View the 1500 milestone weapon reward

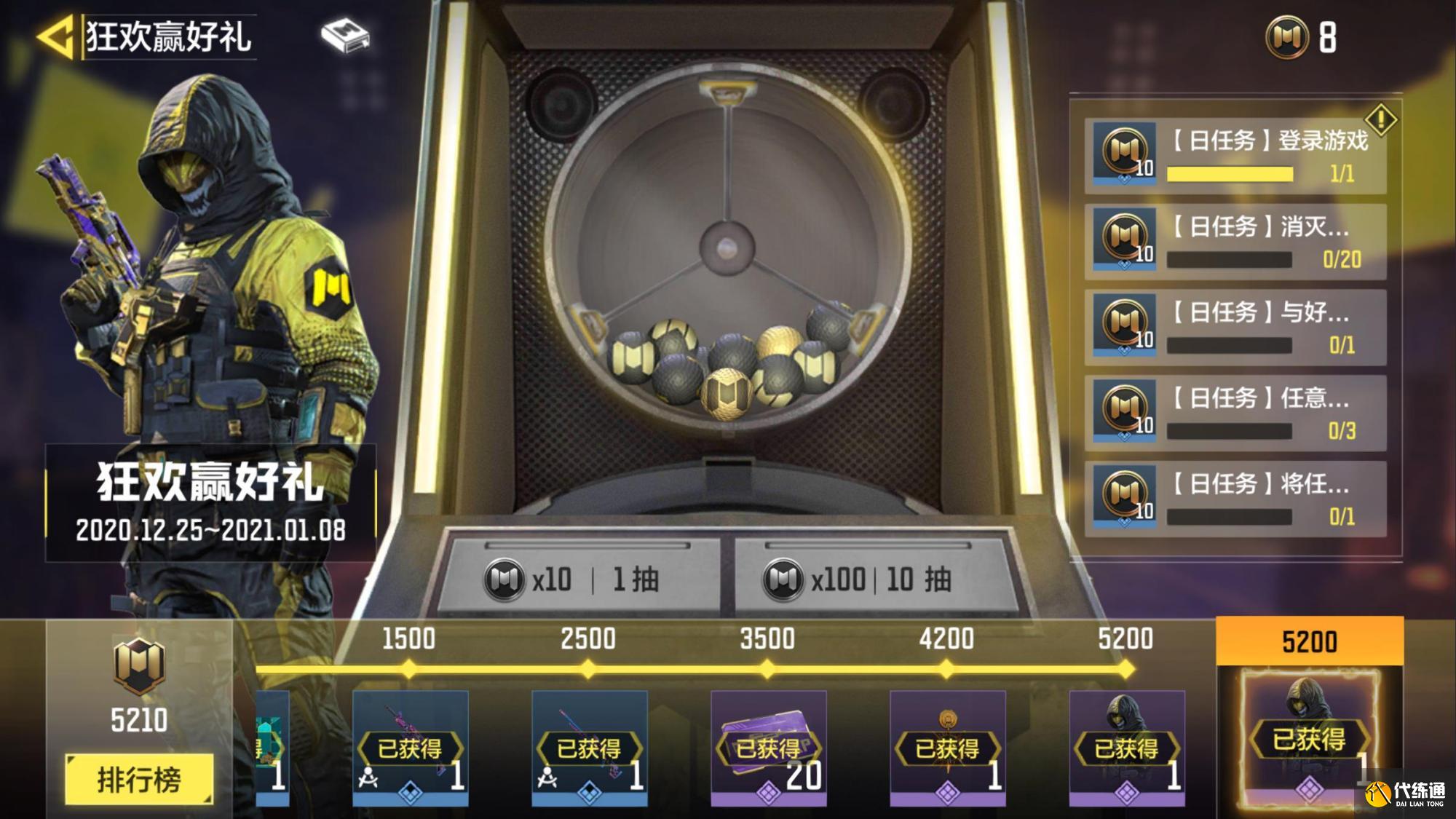(410, 748)
